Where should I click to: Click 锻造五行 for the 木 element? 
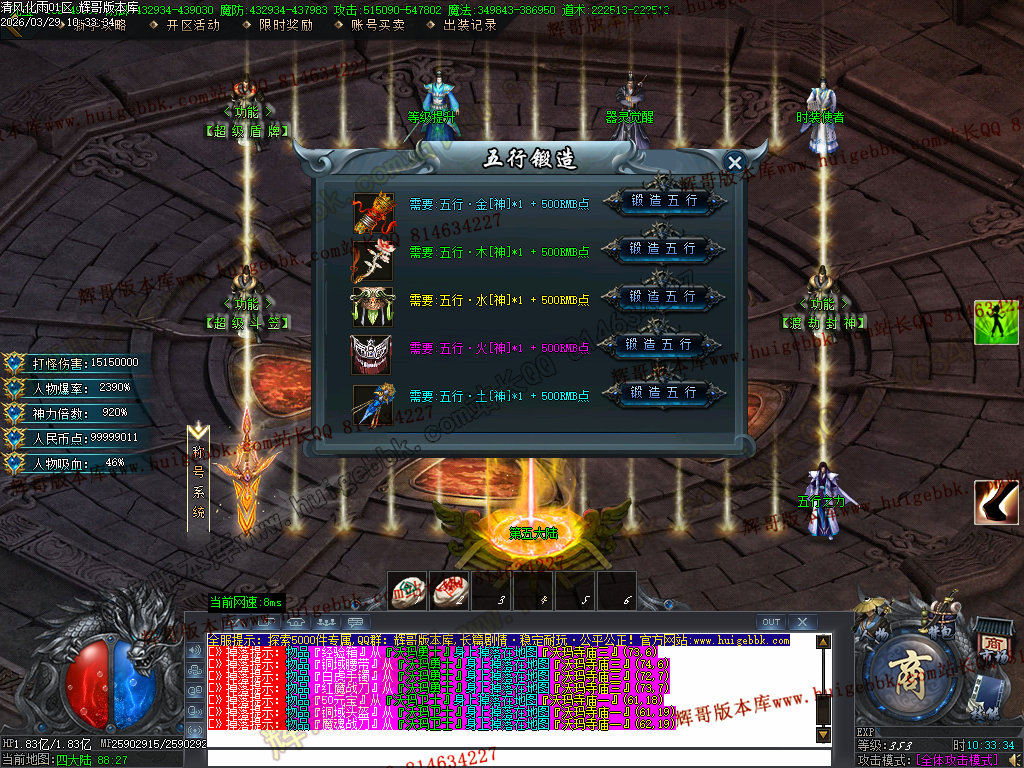pos(663,248)
